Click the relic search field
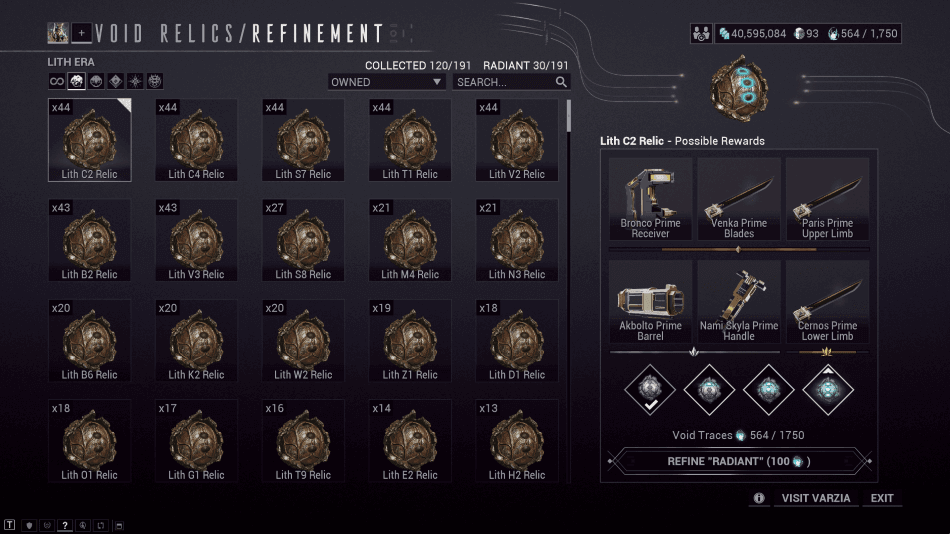The width and height of the screenshot is (950, 534). pyautogui.click(x=505, y=82)
